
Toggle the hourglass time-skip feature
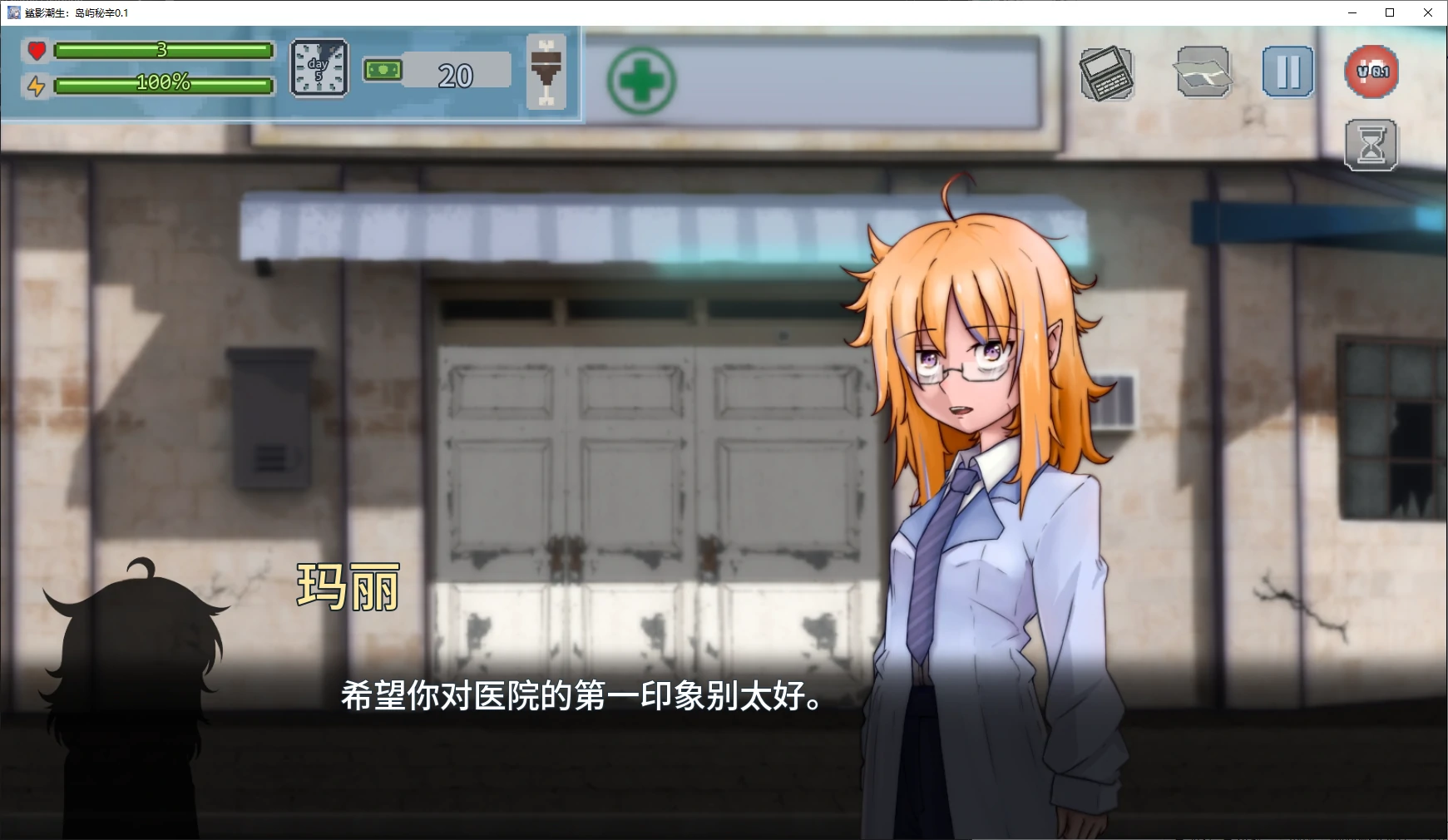click(x=1371, y=144)
